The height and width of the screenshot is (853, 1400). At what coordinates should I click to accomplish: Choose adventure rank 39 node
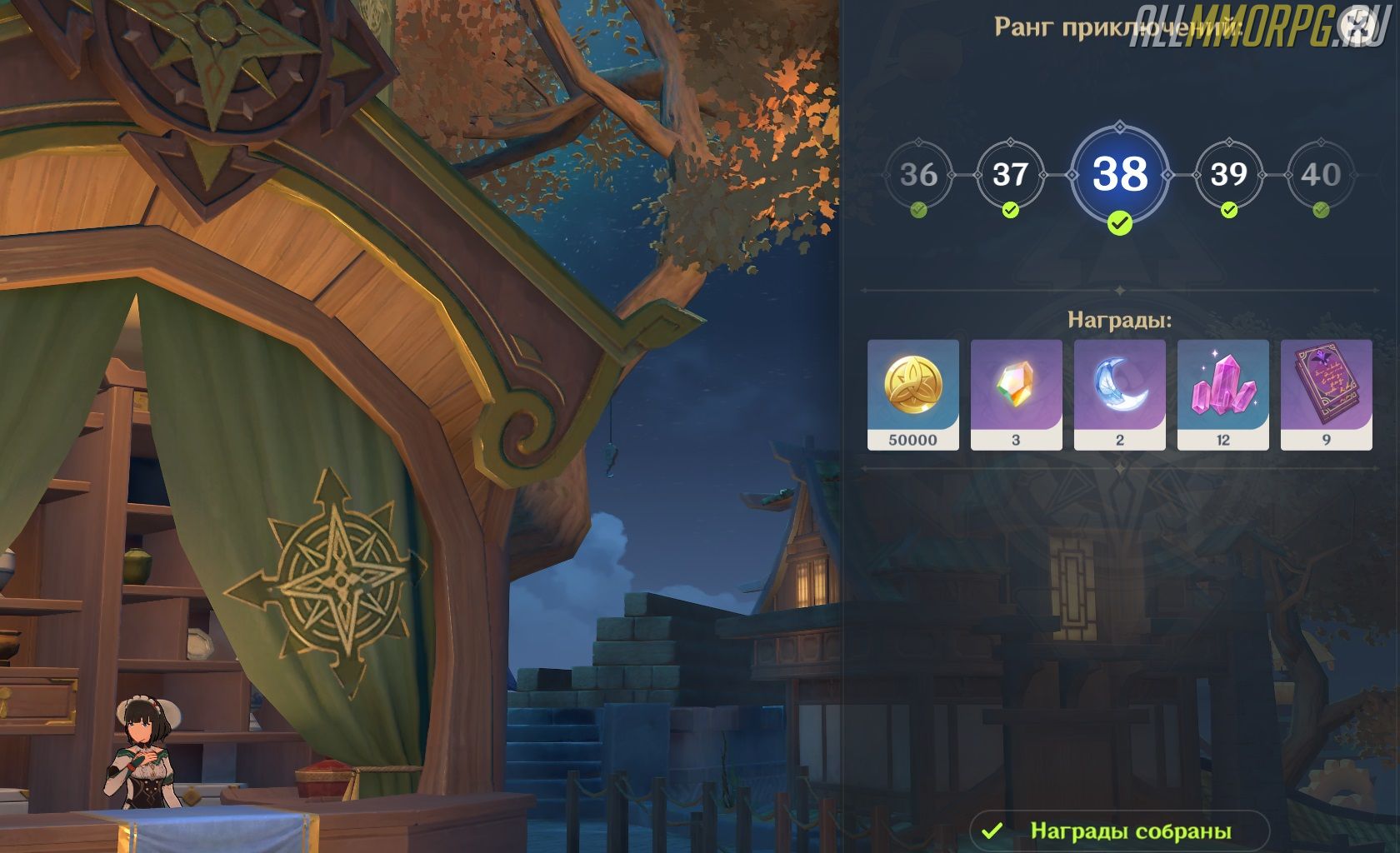[1228, 175]
